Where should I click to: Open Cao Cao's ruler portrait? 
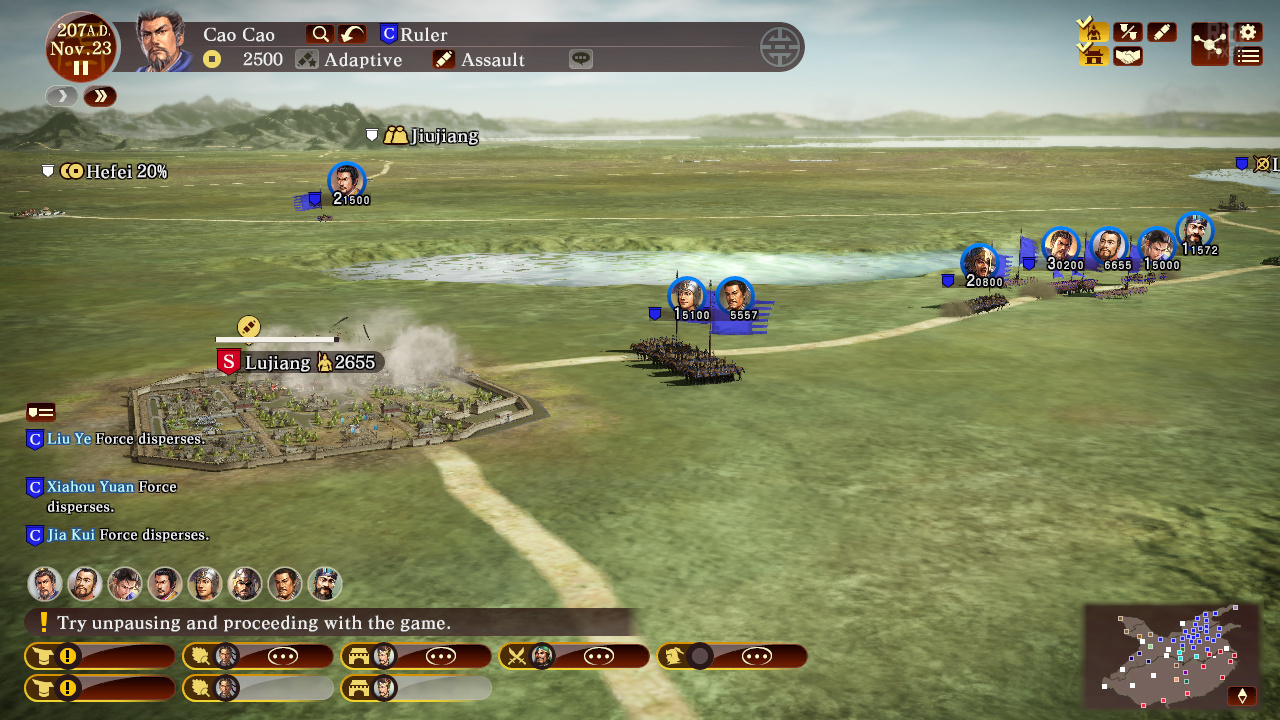[x=163, y=42]
